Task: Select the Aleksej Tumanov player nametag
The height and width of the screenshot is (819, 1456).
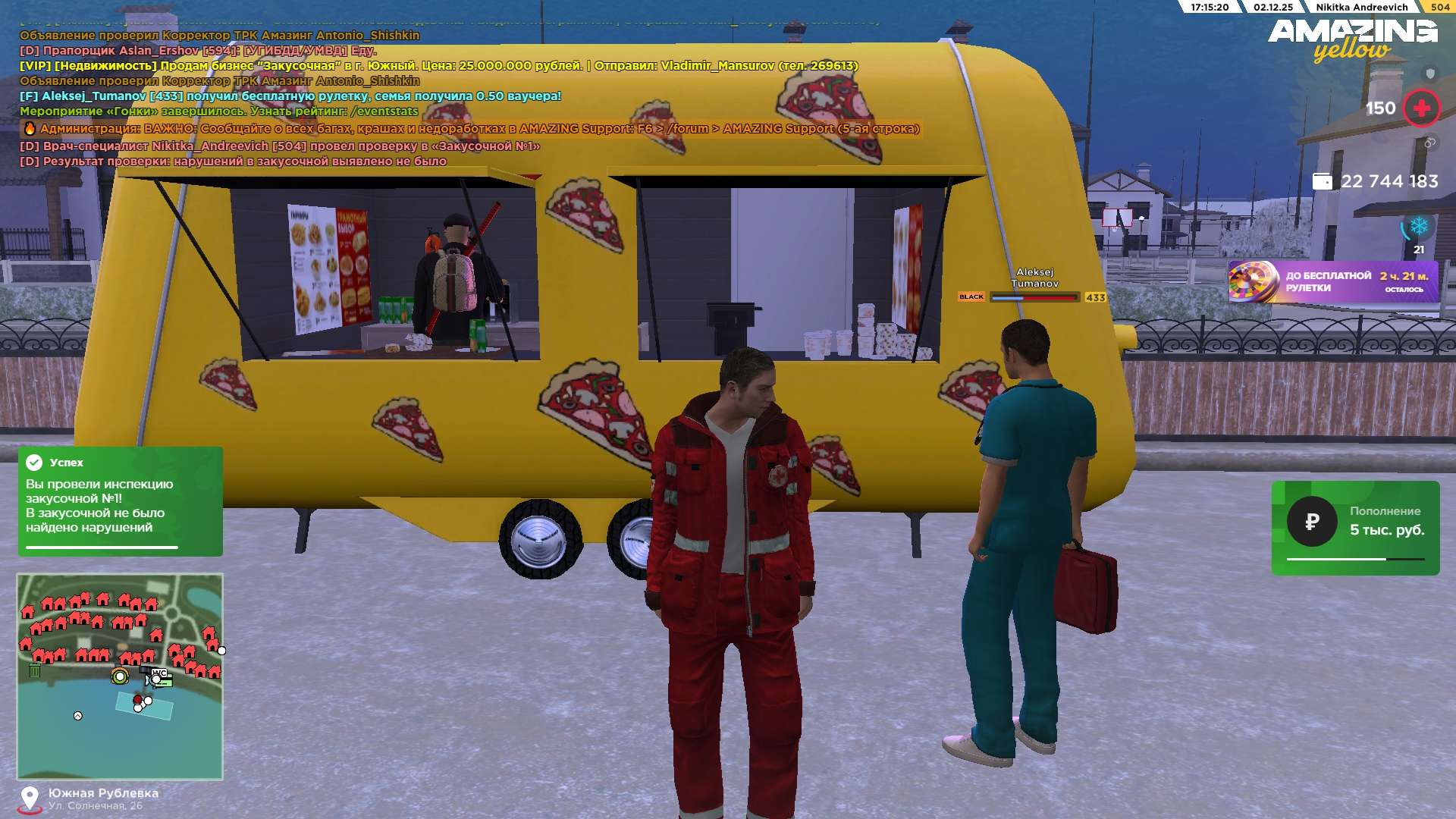Action: [1034, 278]
